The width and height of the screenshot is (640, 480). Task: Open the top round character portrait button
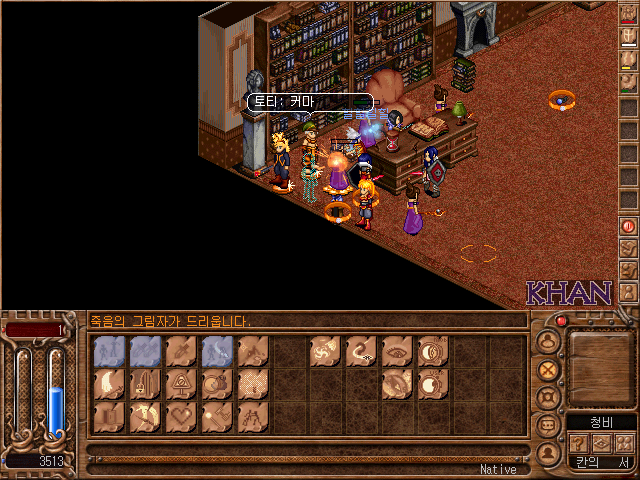coord(548,340)
